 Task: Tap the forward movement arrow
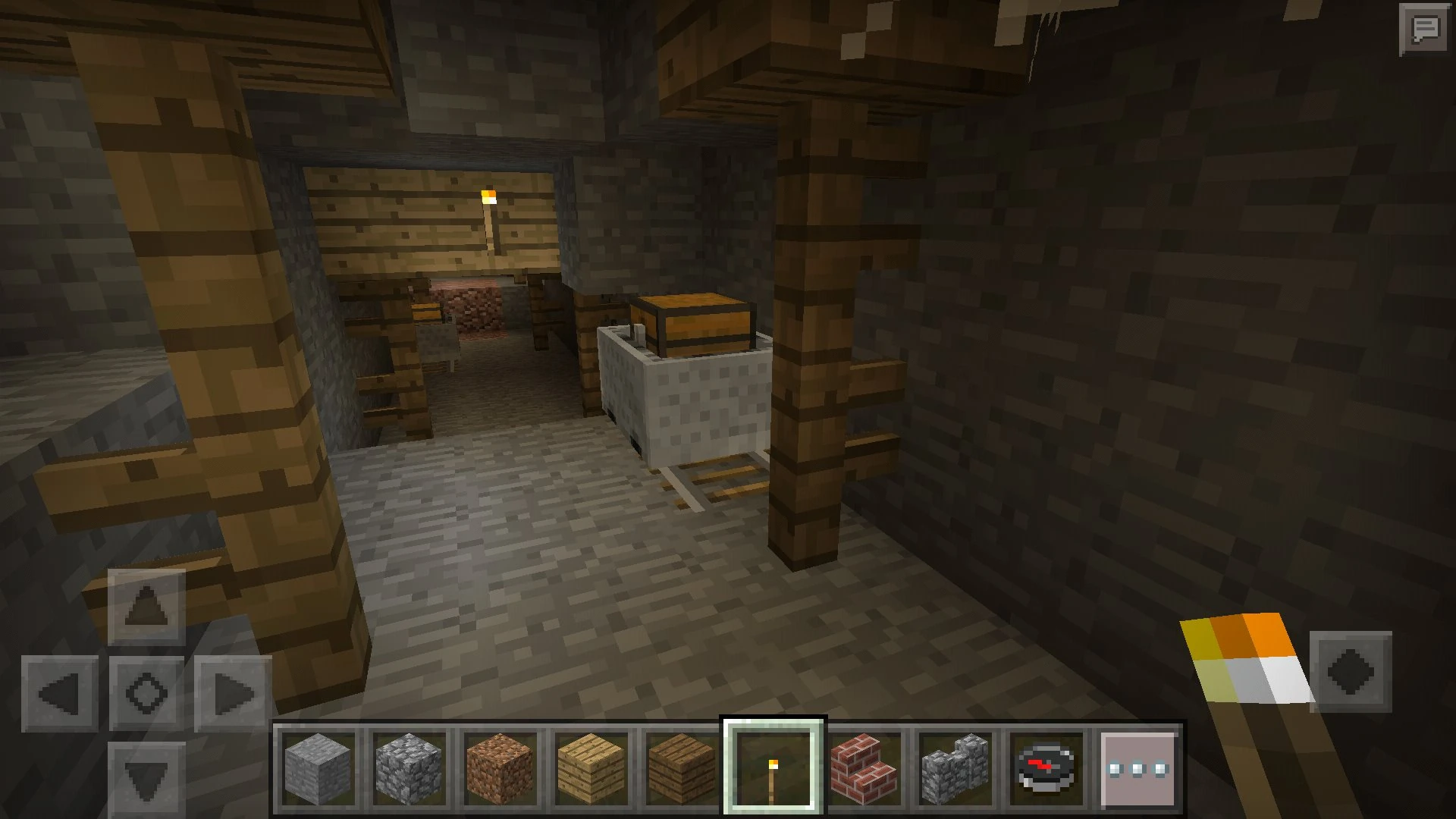tap(146, 607)
